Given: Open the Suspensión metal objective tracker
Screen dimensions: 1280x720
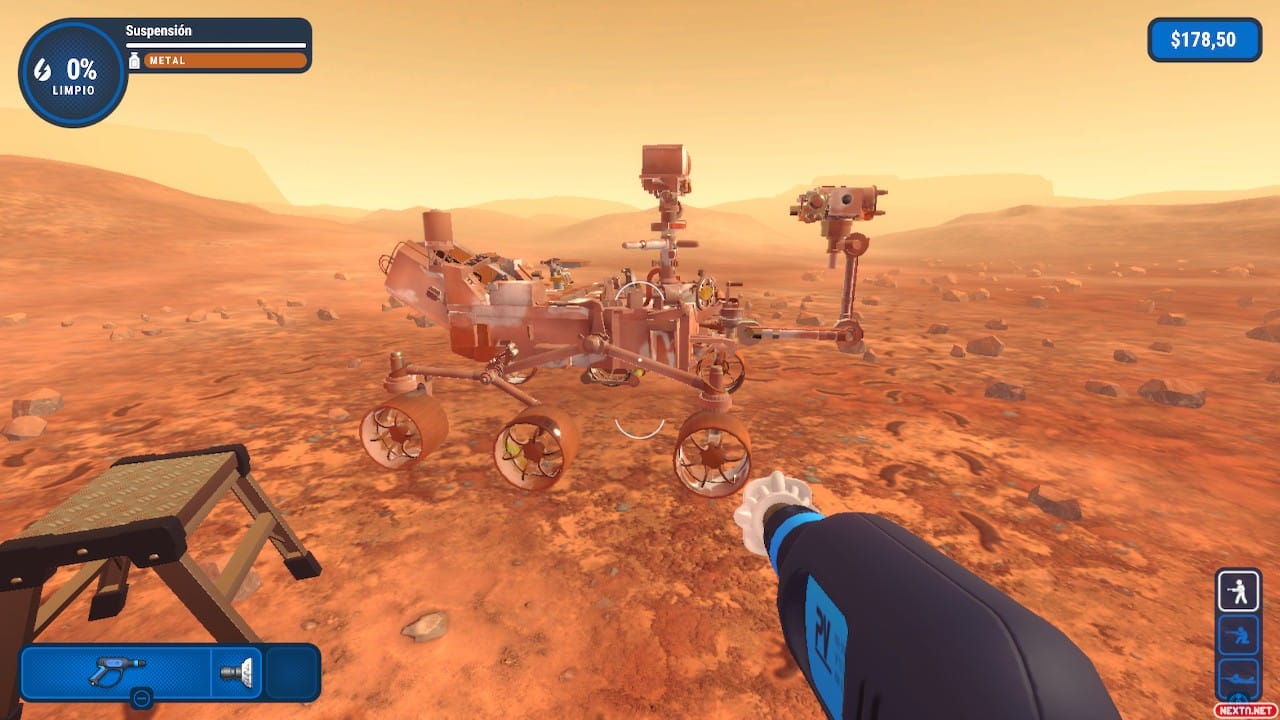Looking at the screenshot, I should [x=217, y=46].
